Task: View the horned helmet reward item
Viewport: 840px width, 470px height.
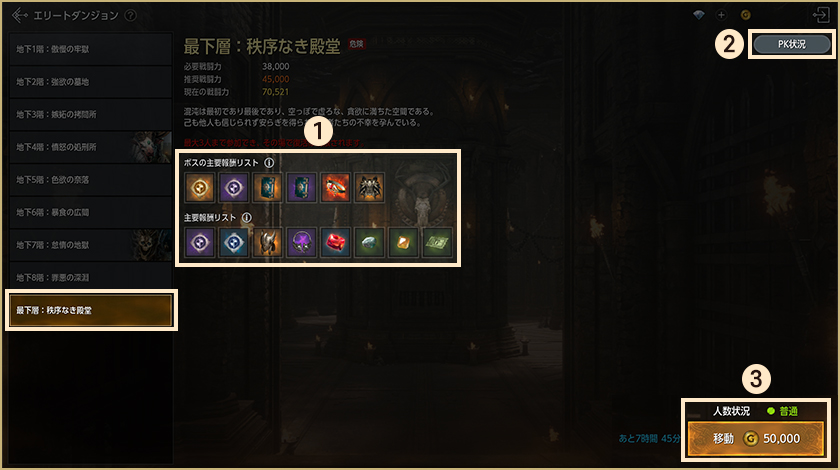Action: point(268,242)
